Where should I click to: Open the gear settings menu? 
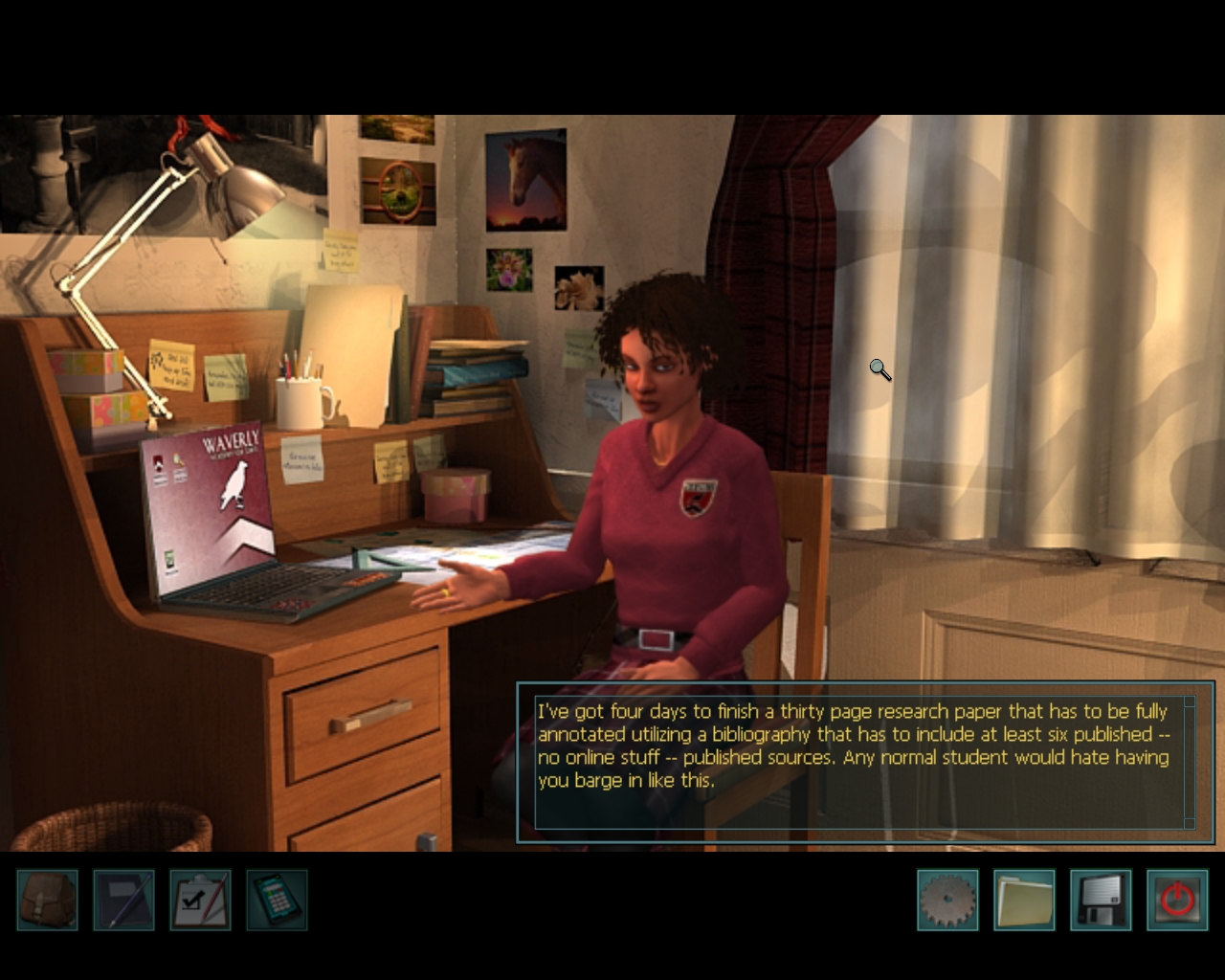pos(947,900)
